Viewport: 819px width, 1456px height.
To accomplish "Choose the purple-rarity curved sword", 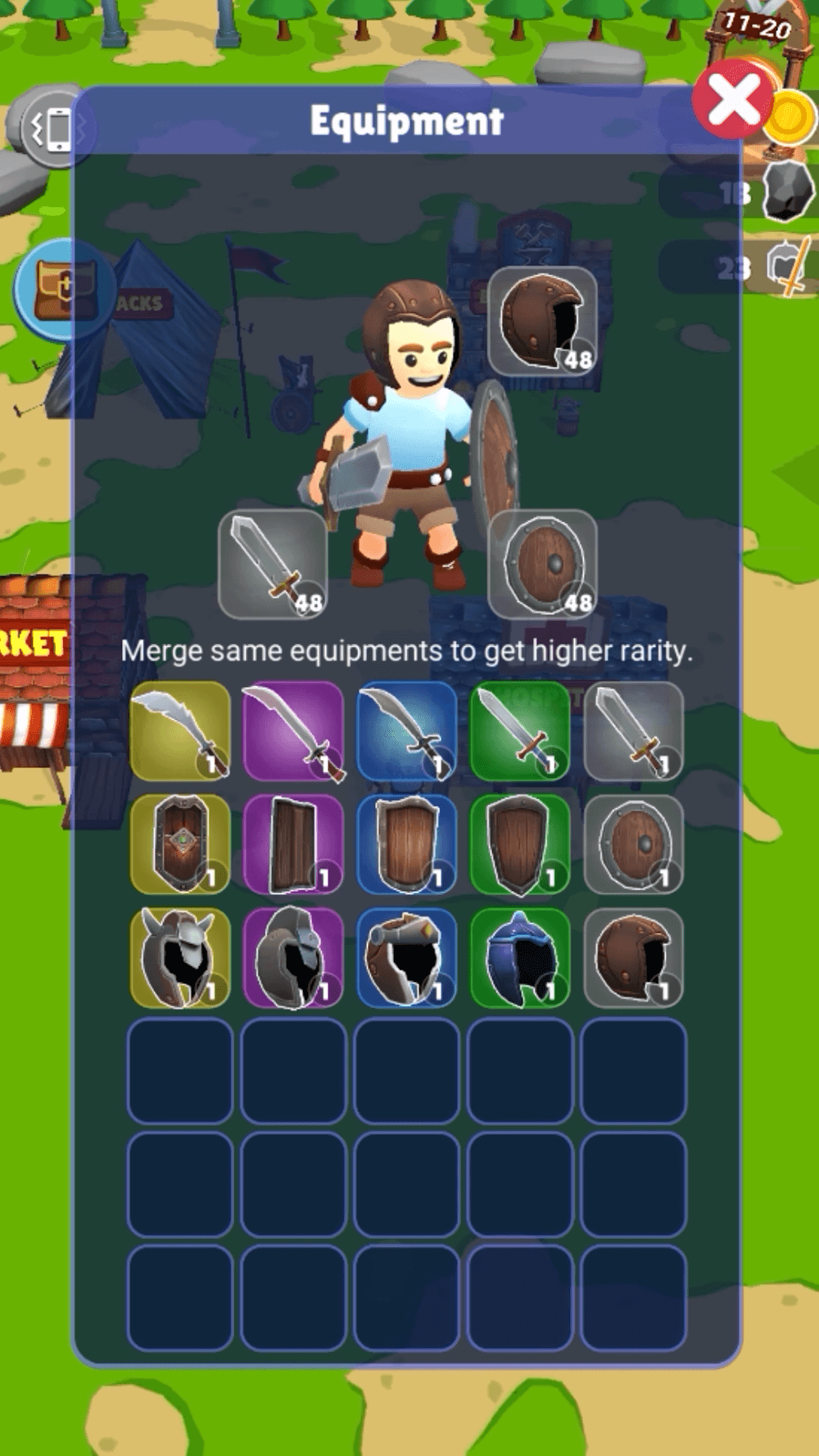I will click(293, 730).
